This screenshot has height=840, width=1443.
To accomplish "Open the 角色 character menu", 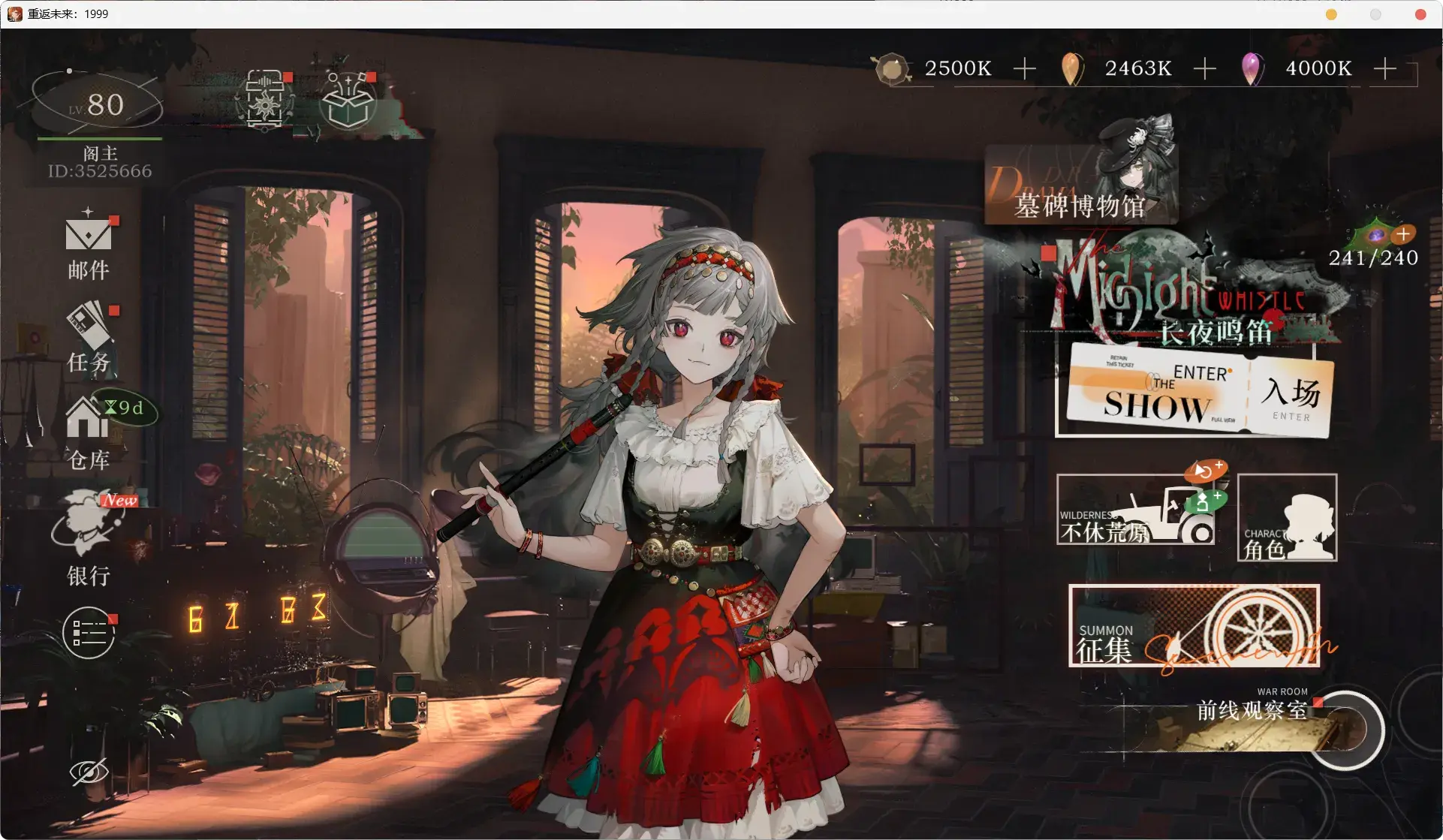I will pos(1287,518).
